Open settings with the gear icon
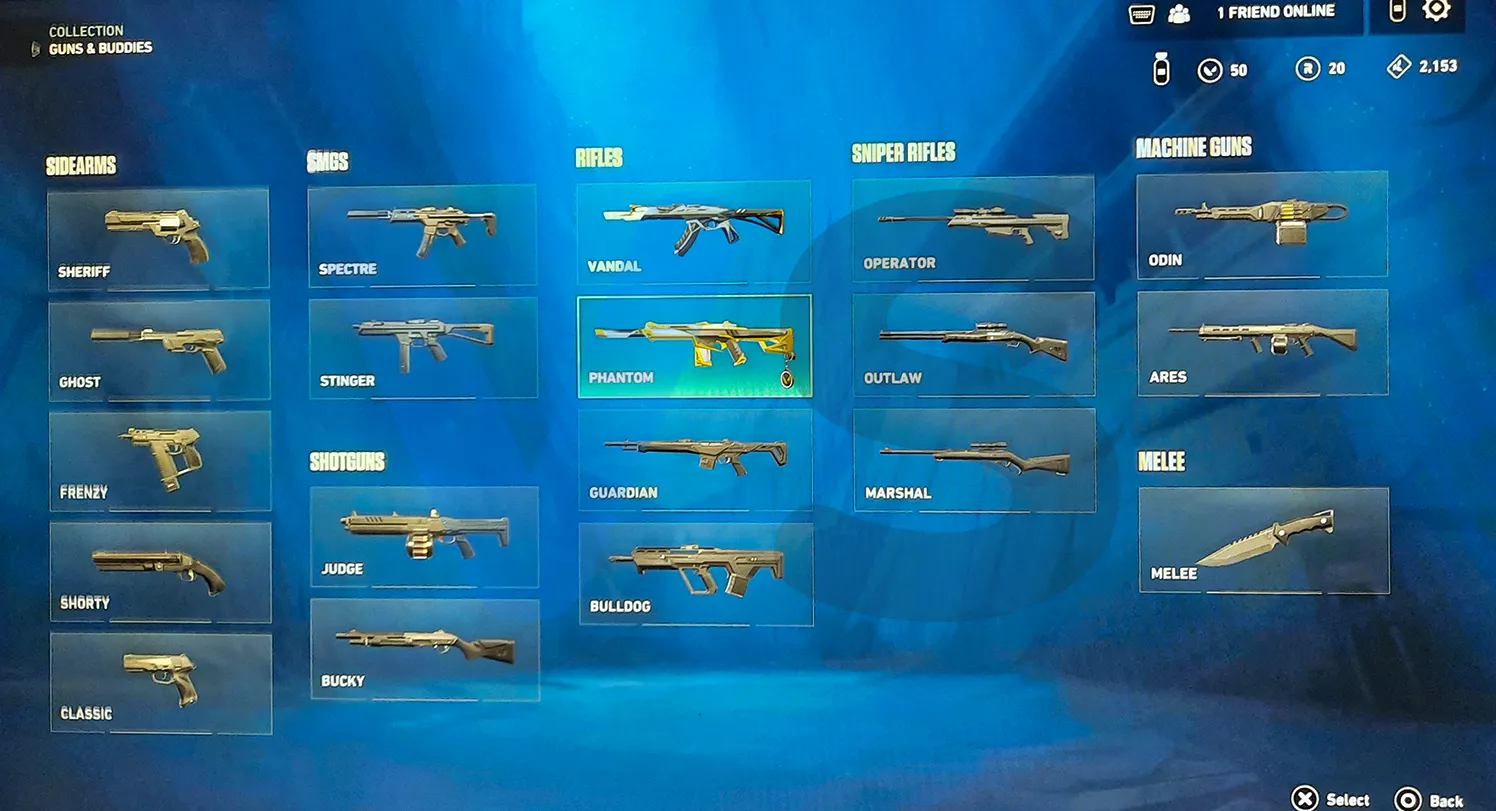This screenshot has width=1496, height=811. tap(1436, 11)
